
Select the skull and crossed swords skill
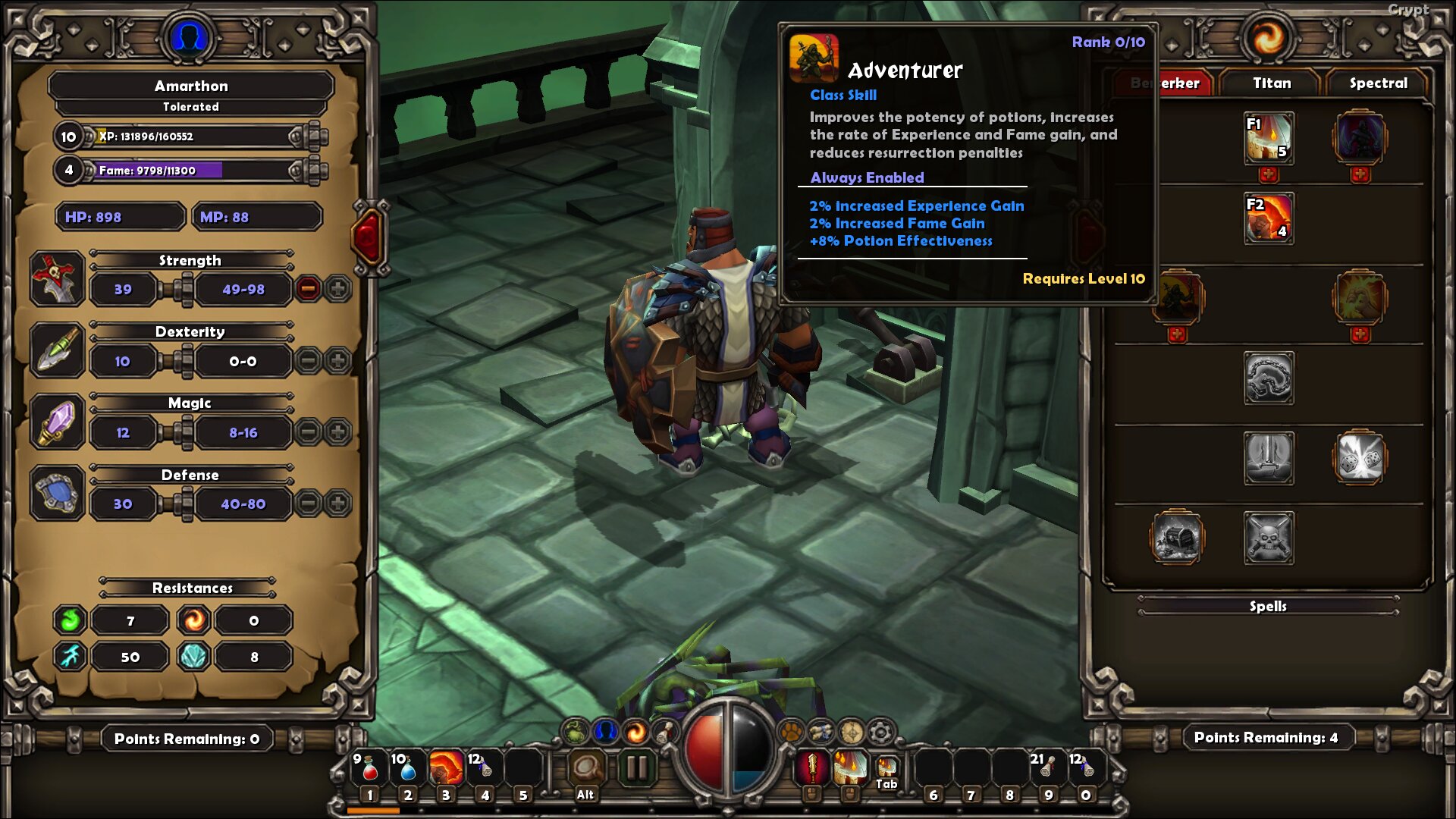point(1269,538)
